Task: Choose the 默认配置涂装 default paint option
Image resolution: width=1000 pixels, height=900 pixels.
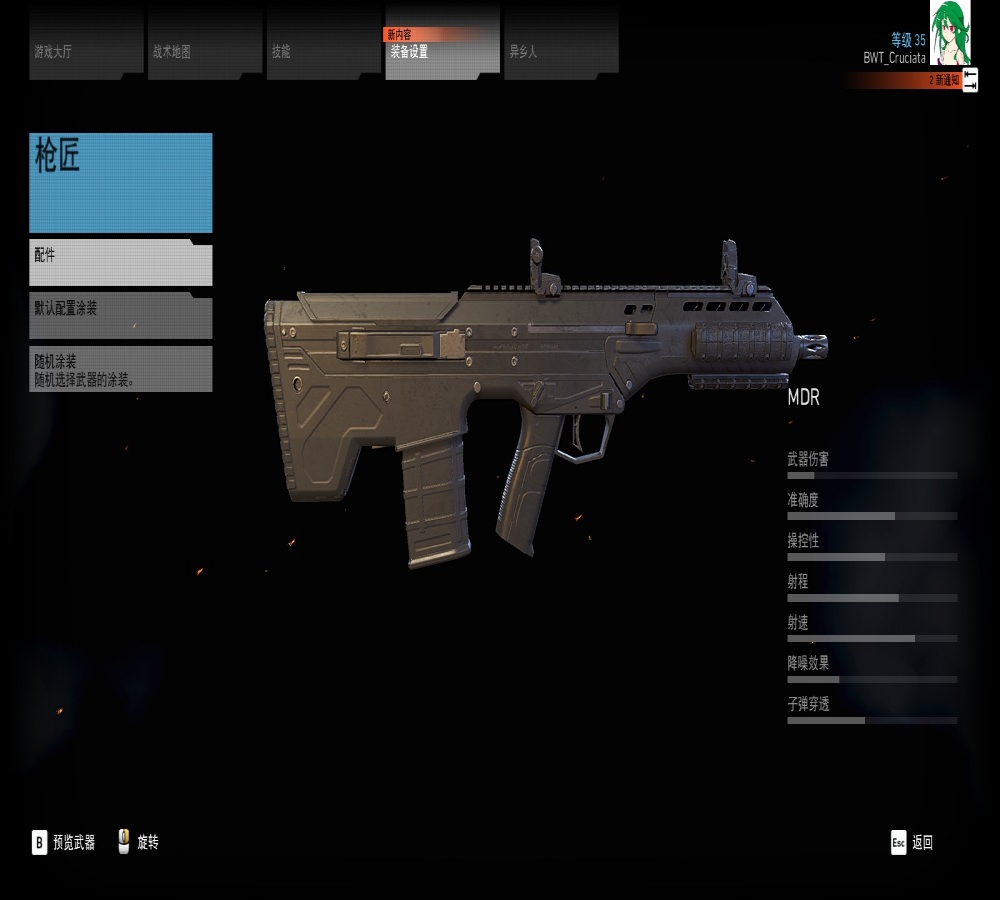Action: point(121,317)
